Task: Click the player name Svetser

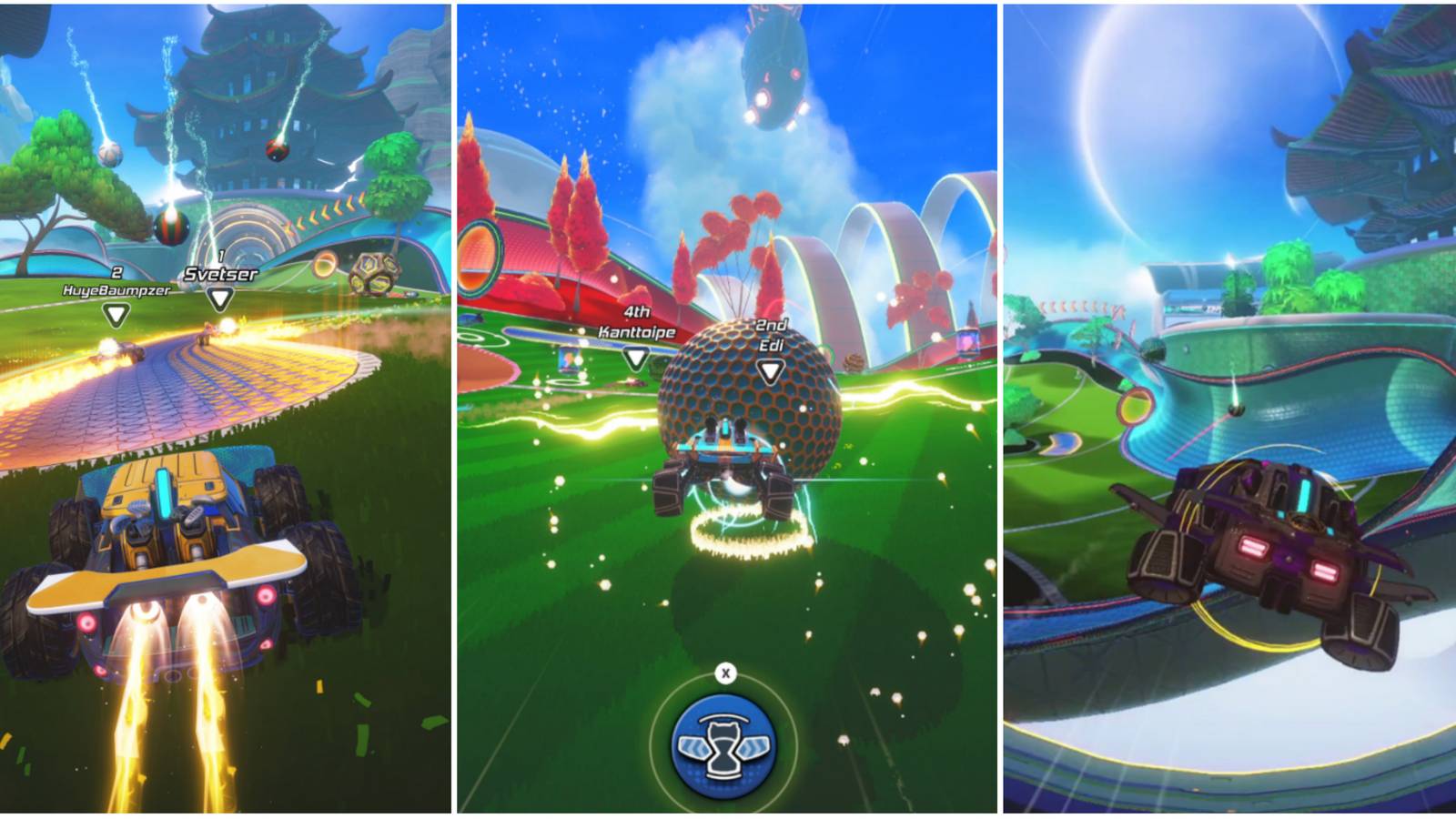Action: point(222,273)
